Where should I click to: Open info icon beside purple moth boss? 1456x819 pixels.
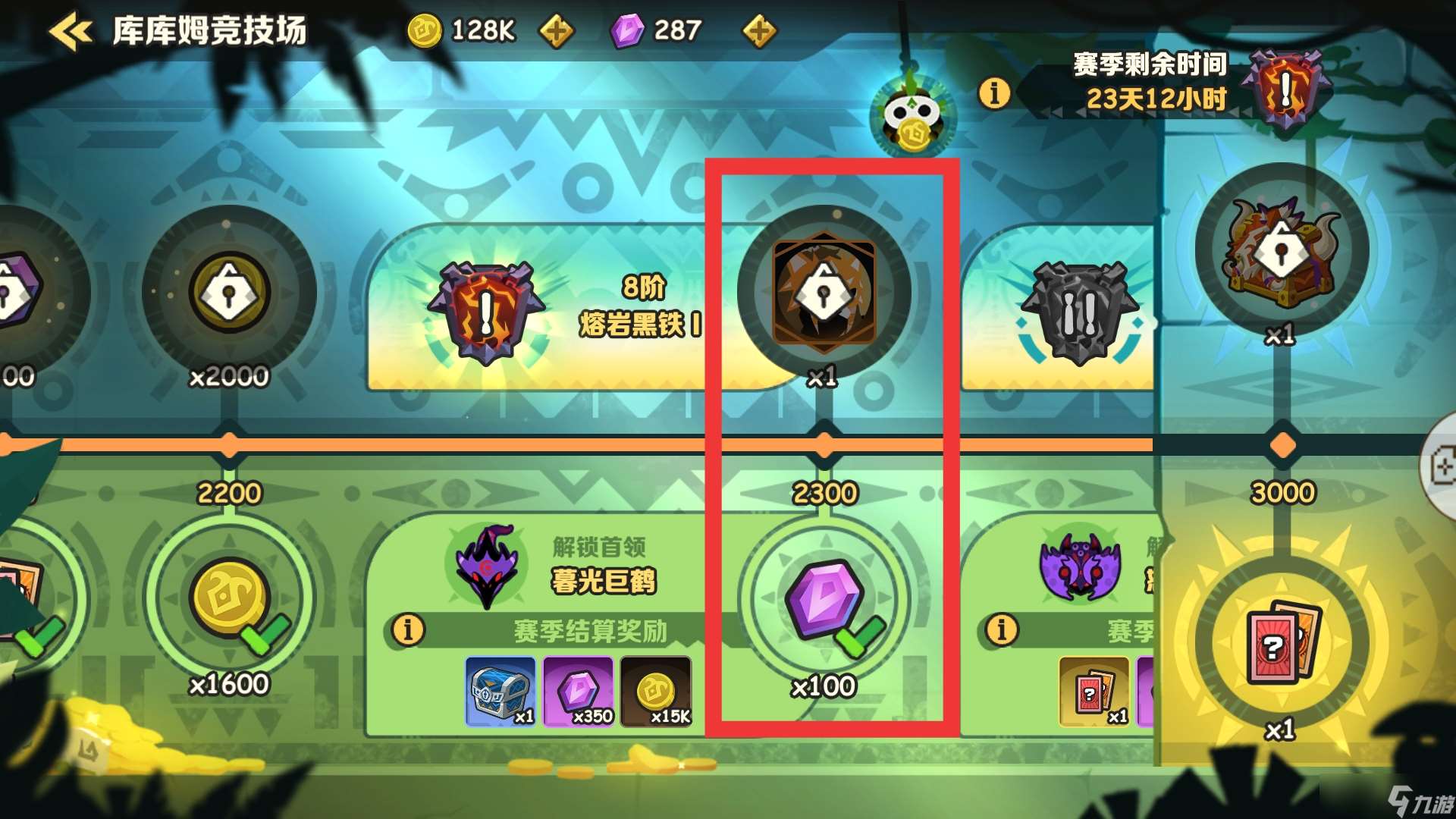coord(1002,629)
